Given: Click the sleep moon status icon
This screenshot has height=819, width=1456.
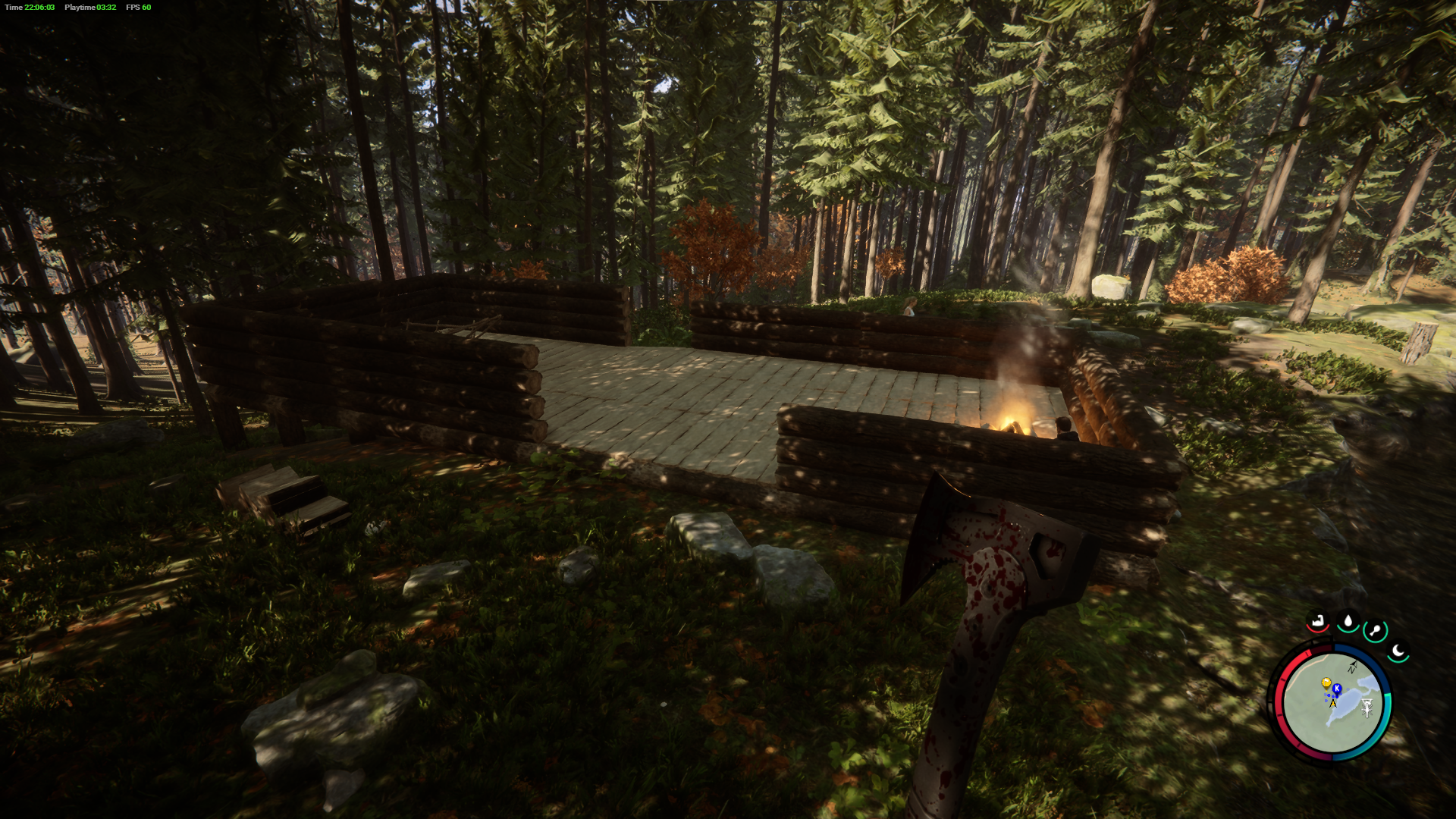Looking at the screenshot, I should (x=1398, y=650).
